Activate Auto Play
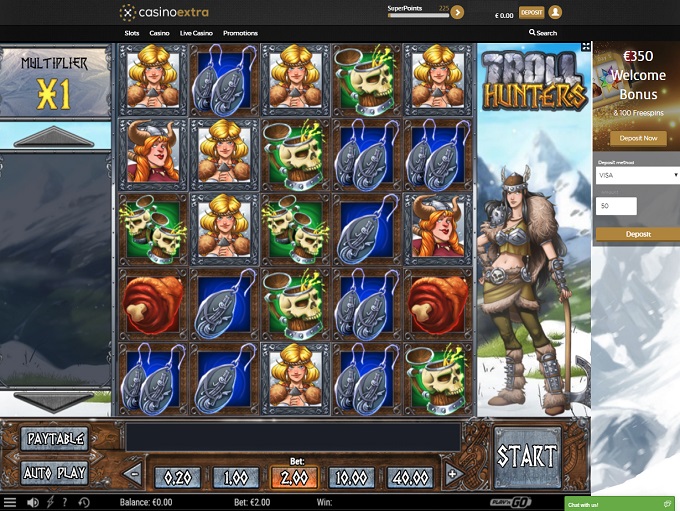The height and width of the screenshot is (511, 680). 55,473
